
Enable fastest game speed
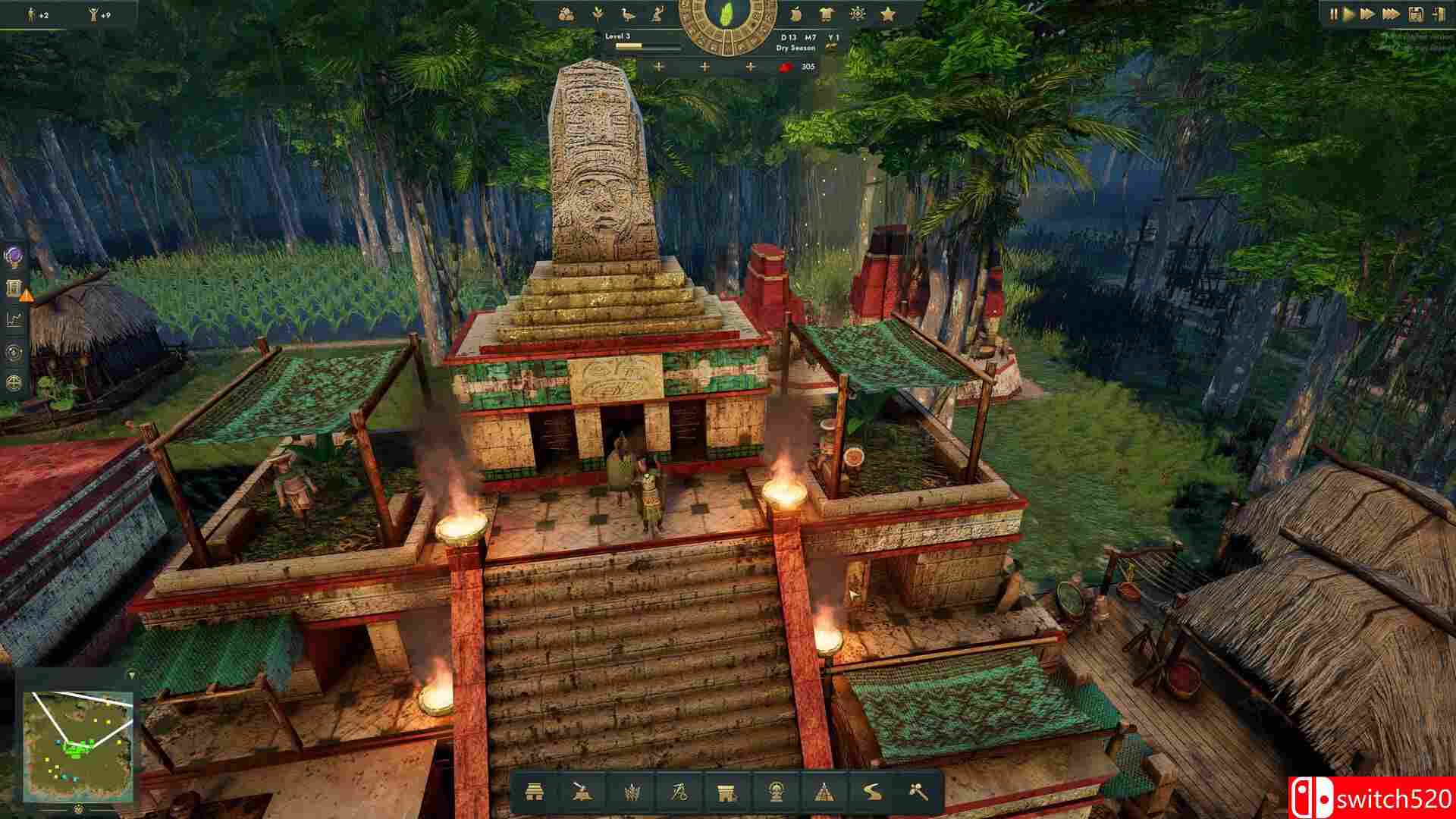[1391, 14]
